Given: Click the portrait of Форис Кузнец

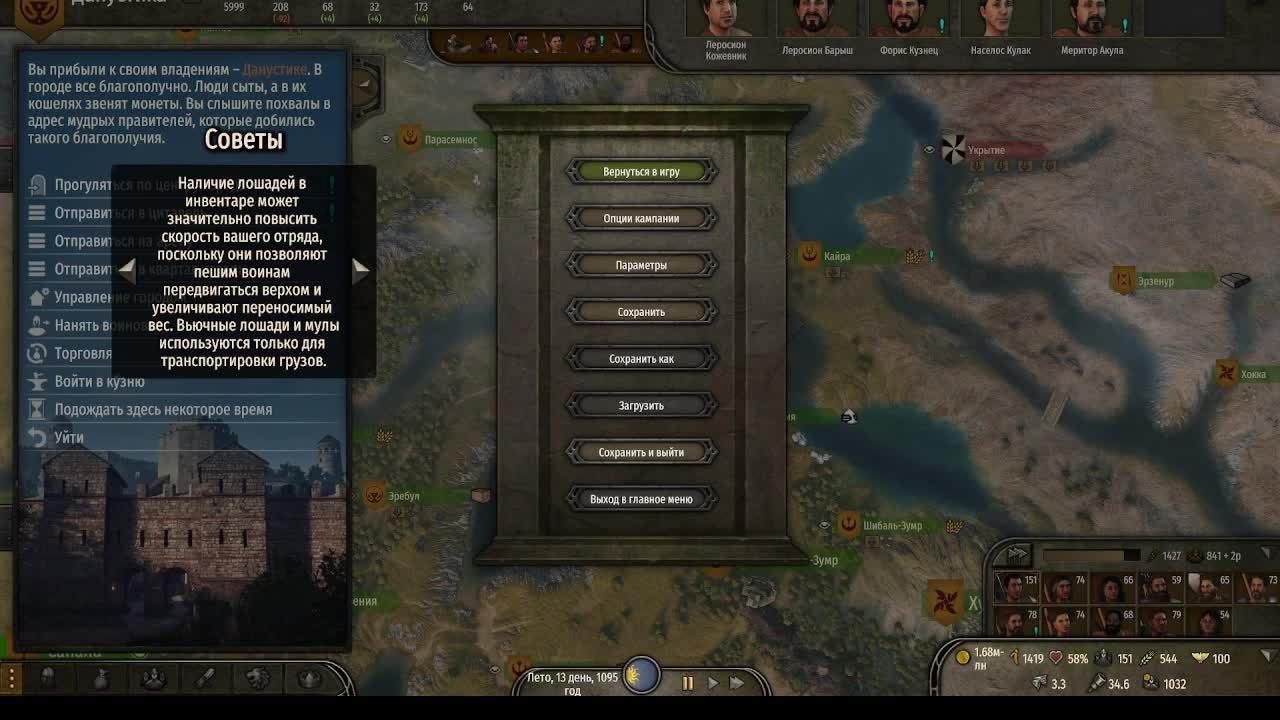Looking at the screenshot, I should coord(909,18).
